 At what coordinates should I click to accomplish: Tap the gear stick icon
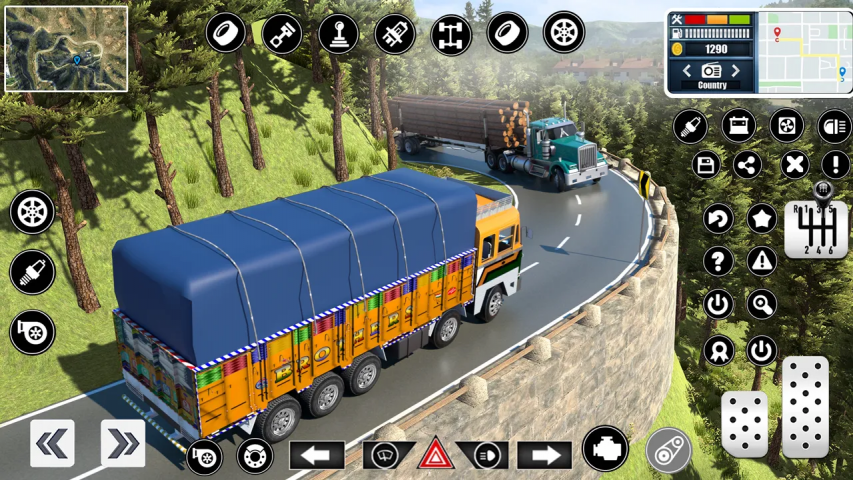[x=338, y=33]
